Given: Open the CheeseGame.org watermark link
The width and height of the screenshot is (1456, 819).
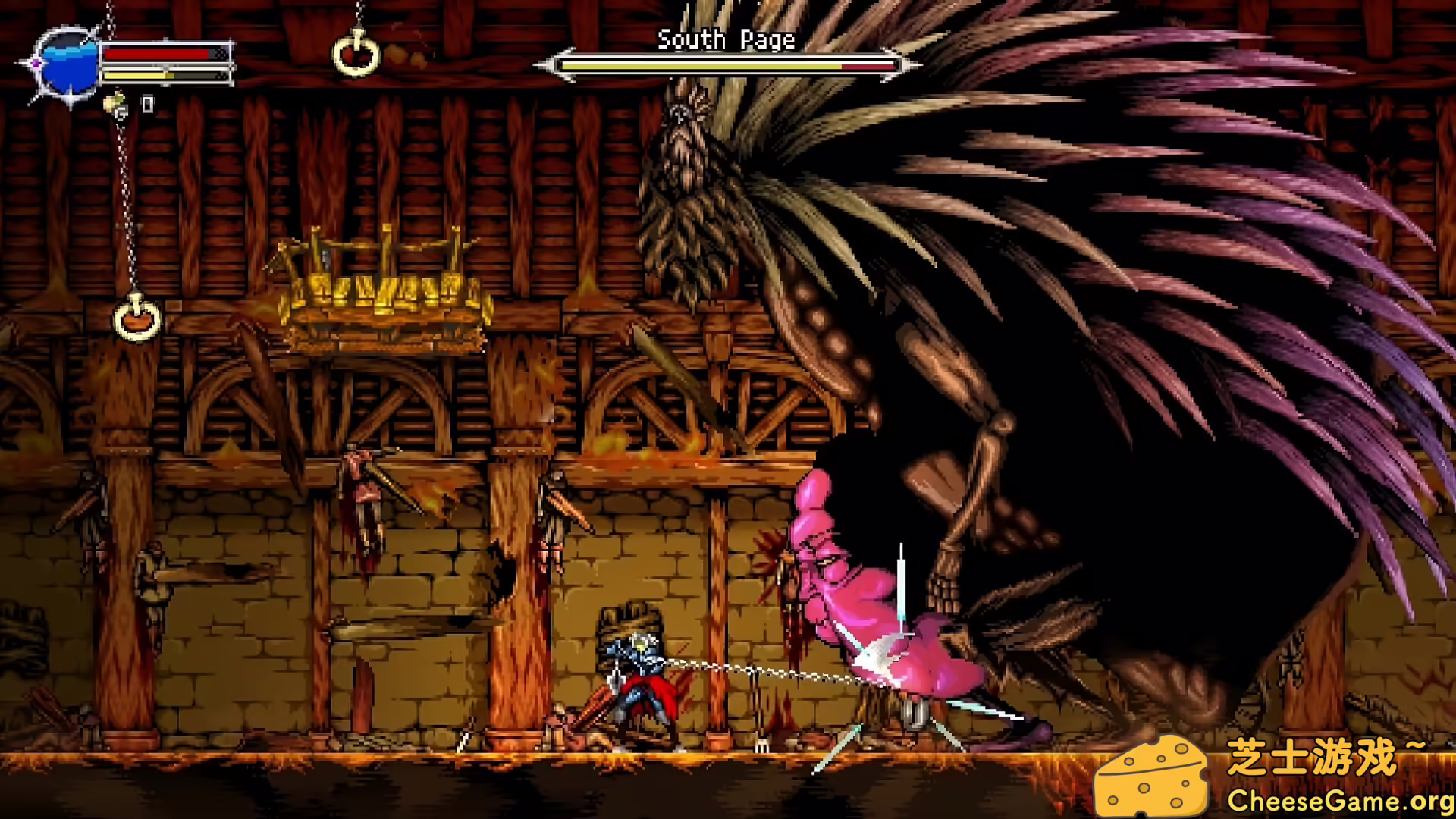Looking at the screenshot, I should (x=1339, y=800).
